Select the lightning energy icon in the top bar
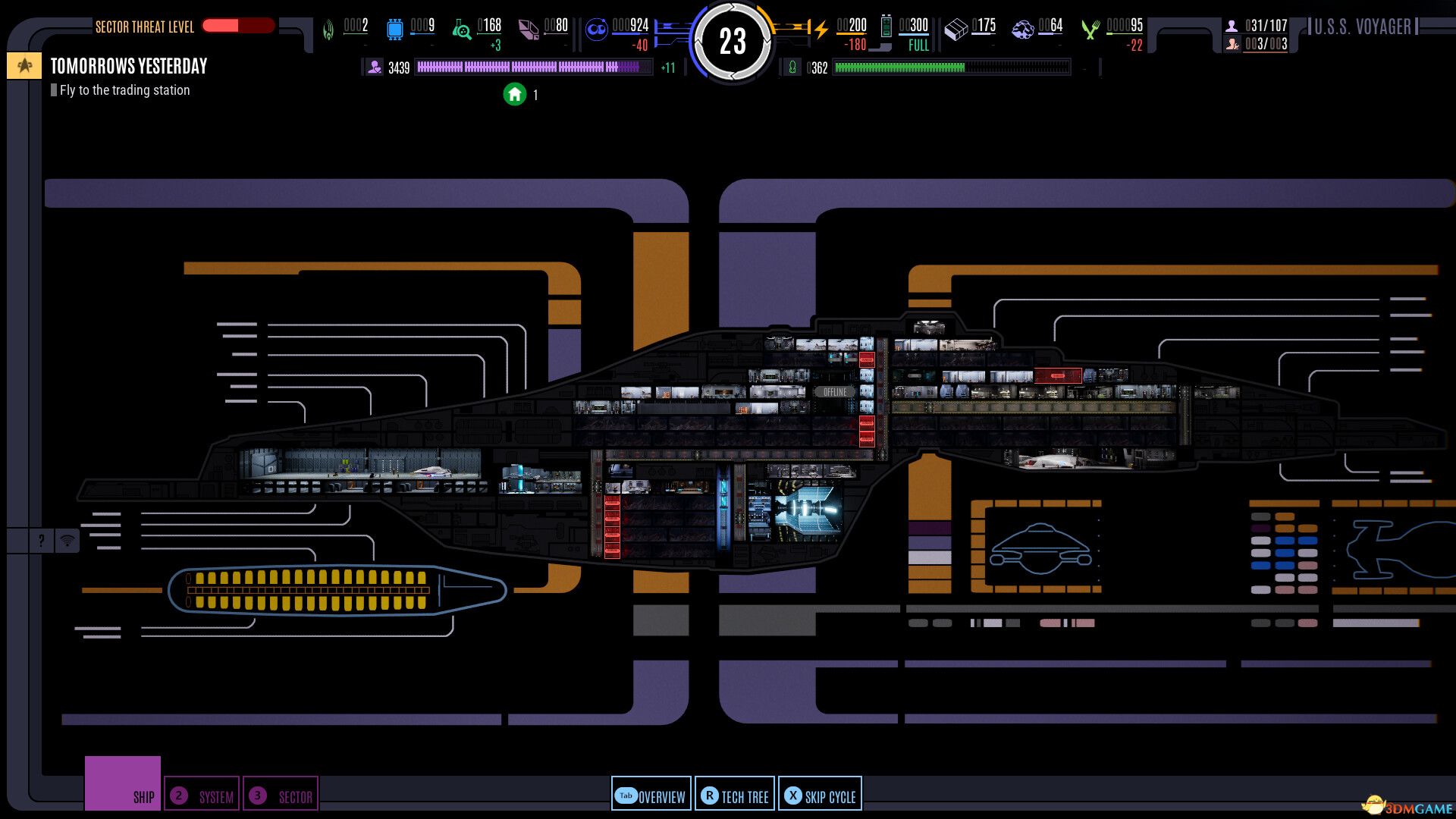Viewport: 1456px width, 819px height. 821,28
